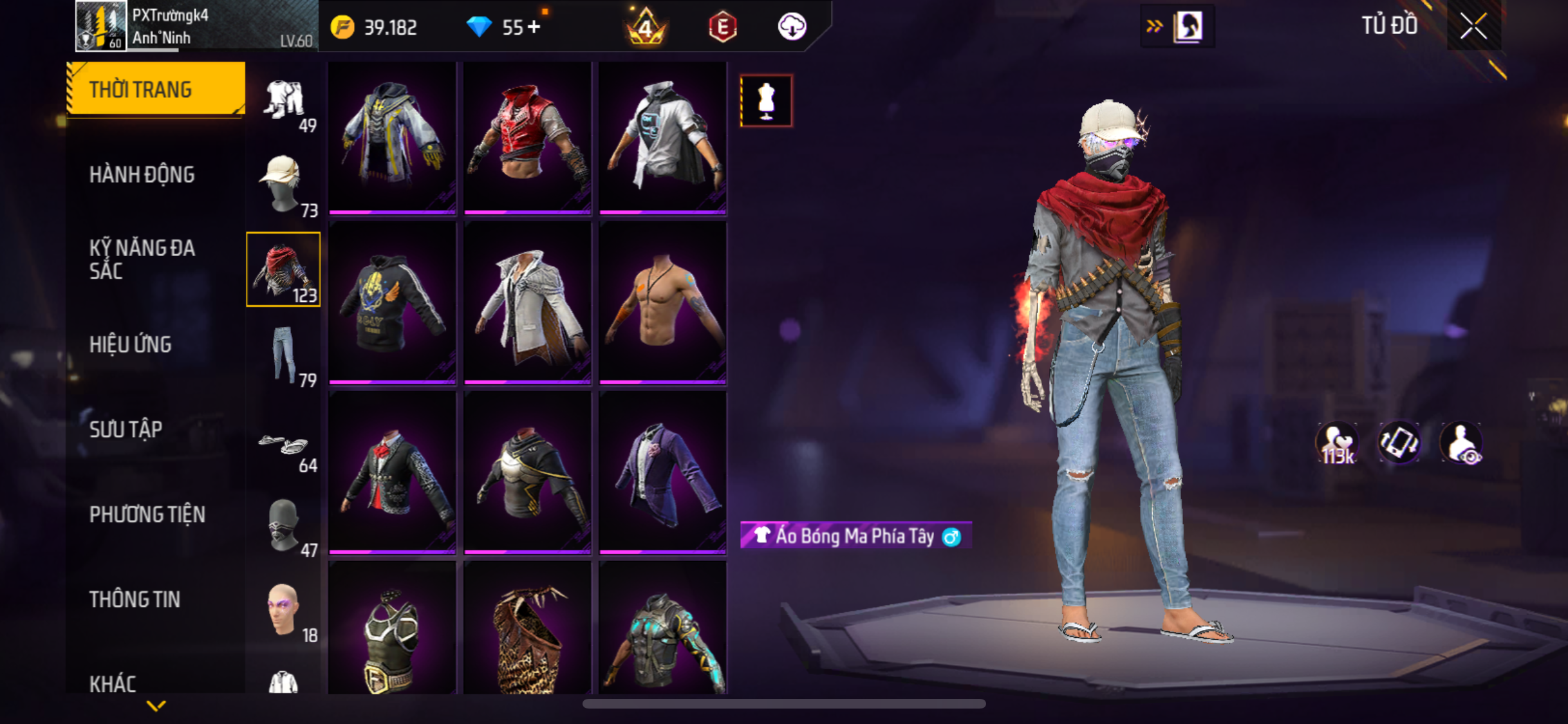This screenshot has width=1568, height=724.
Task: Close the wardrobe screen with the X
Action: 1473,26
